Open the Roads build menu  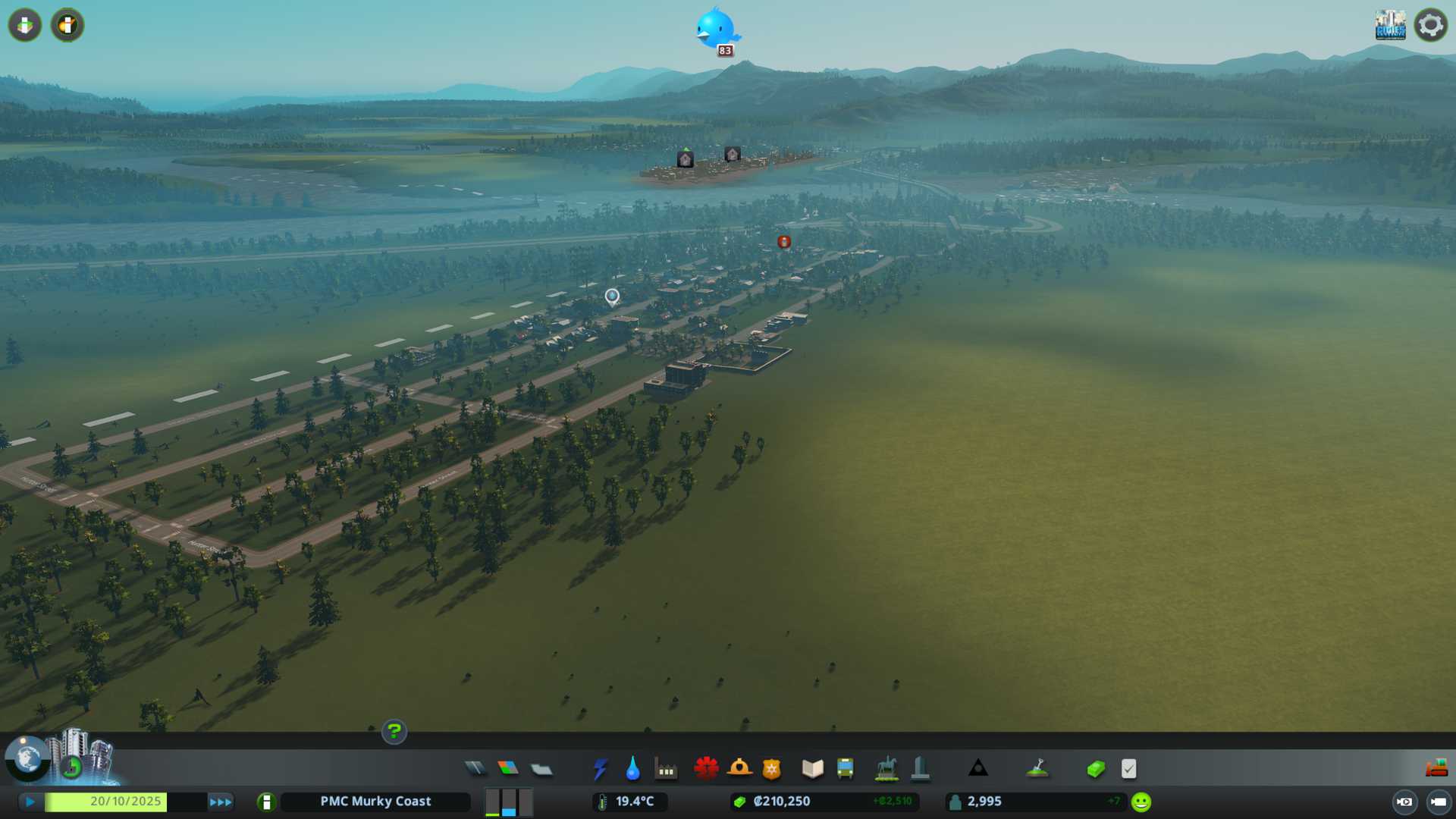point(475,769)
